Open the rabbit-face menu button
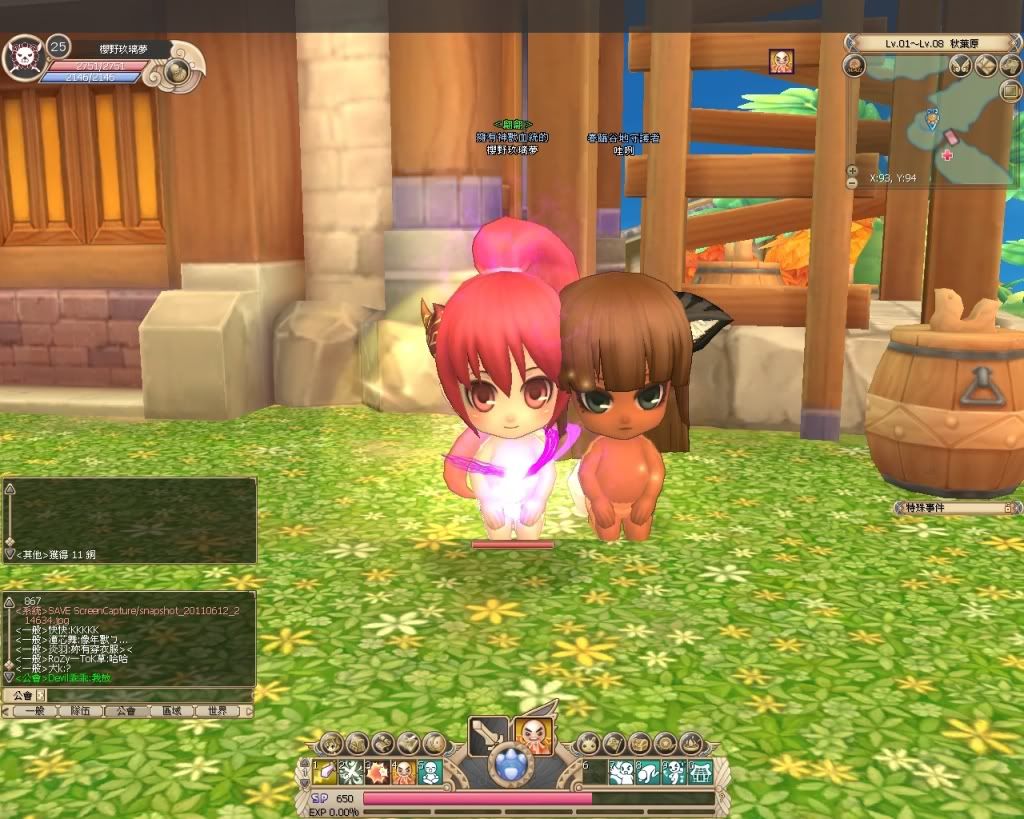Viewport: 1024px width, 819px height. [x=590, y=743]
